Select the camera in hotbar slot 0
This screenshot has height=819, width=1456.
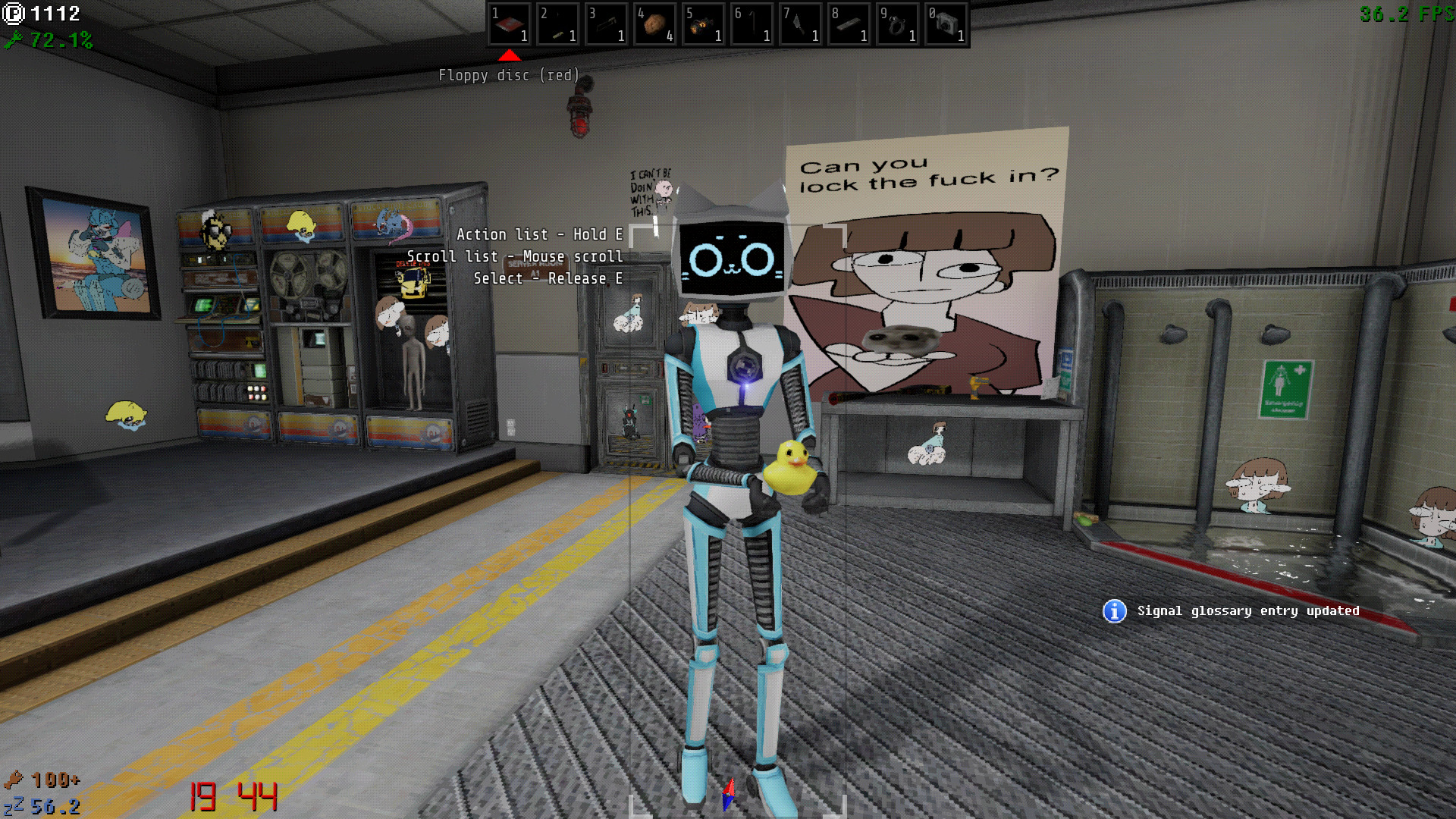[946, 25]
